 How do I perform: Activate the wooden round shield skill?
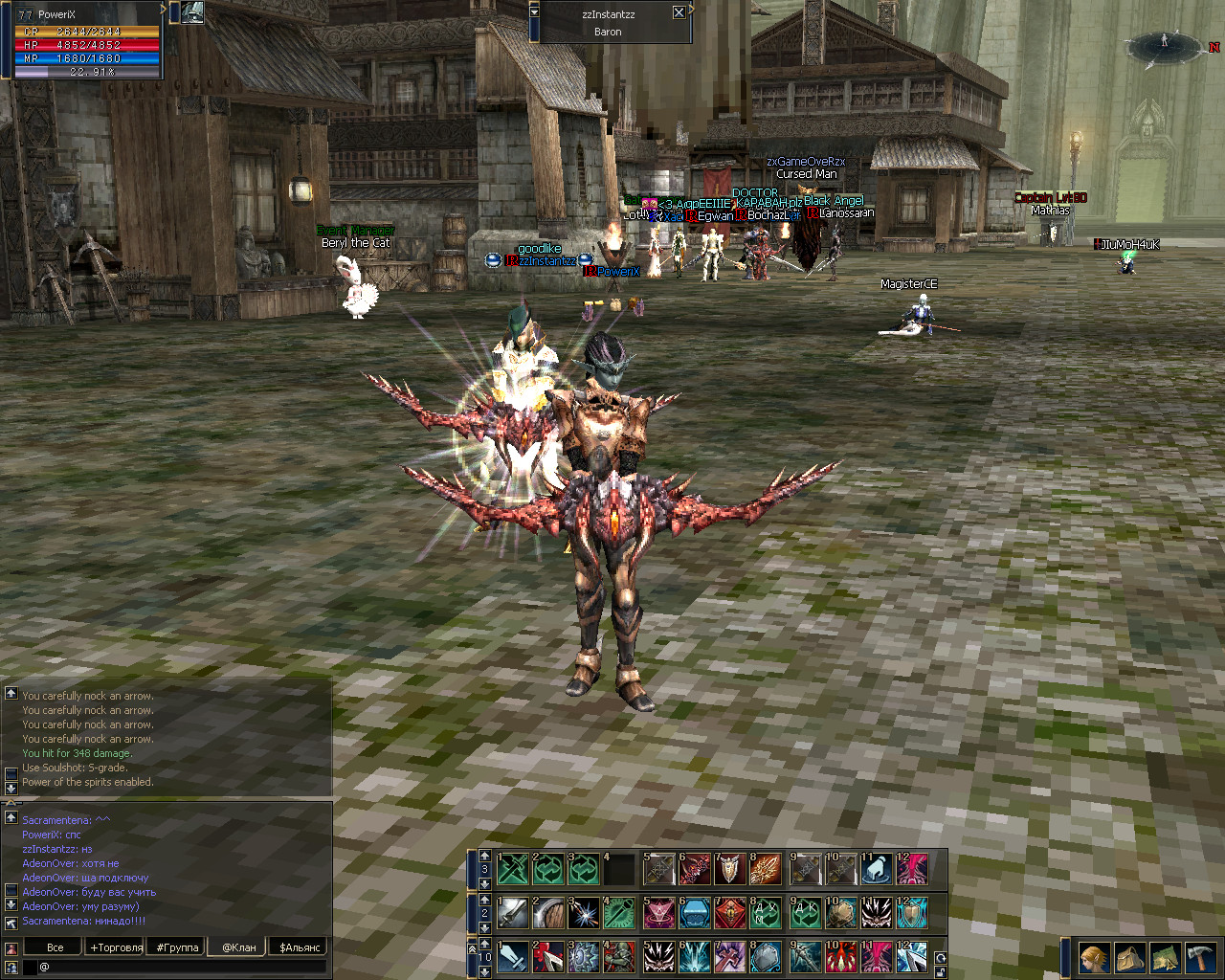click(x=548, y=913)
